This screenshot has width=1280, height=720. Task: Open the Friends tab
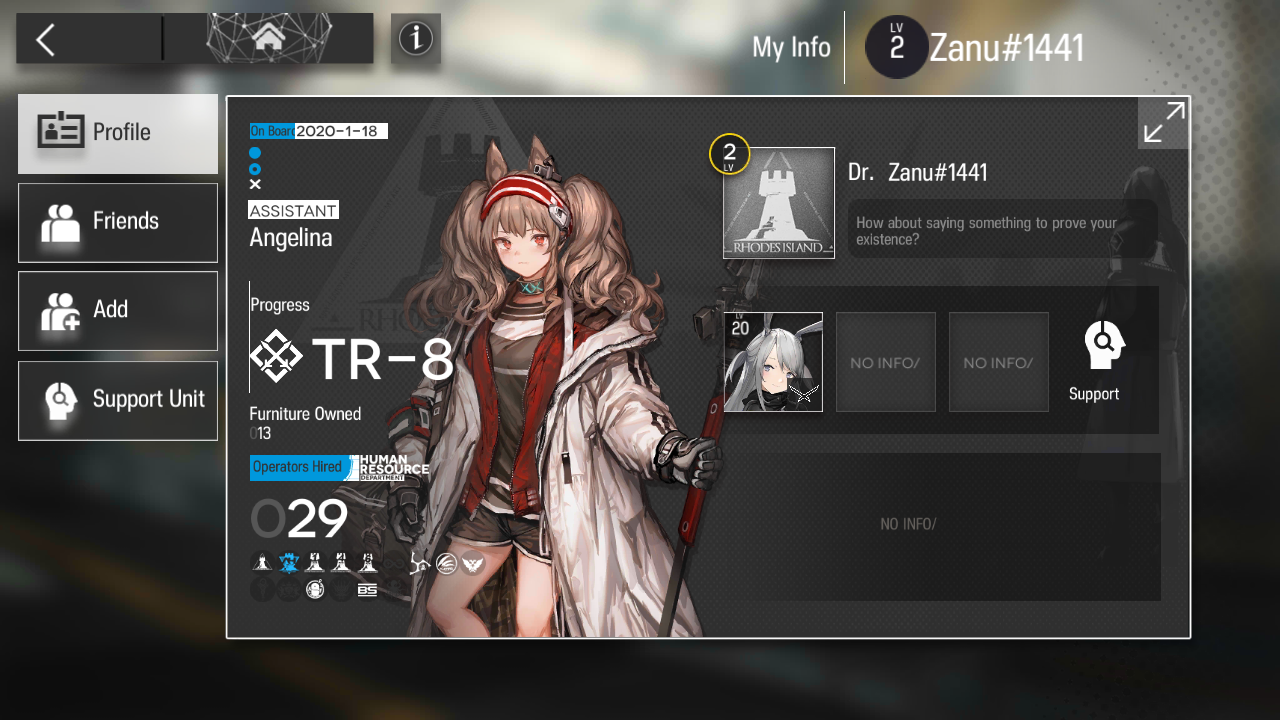pos(118,222)
